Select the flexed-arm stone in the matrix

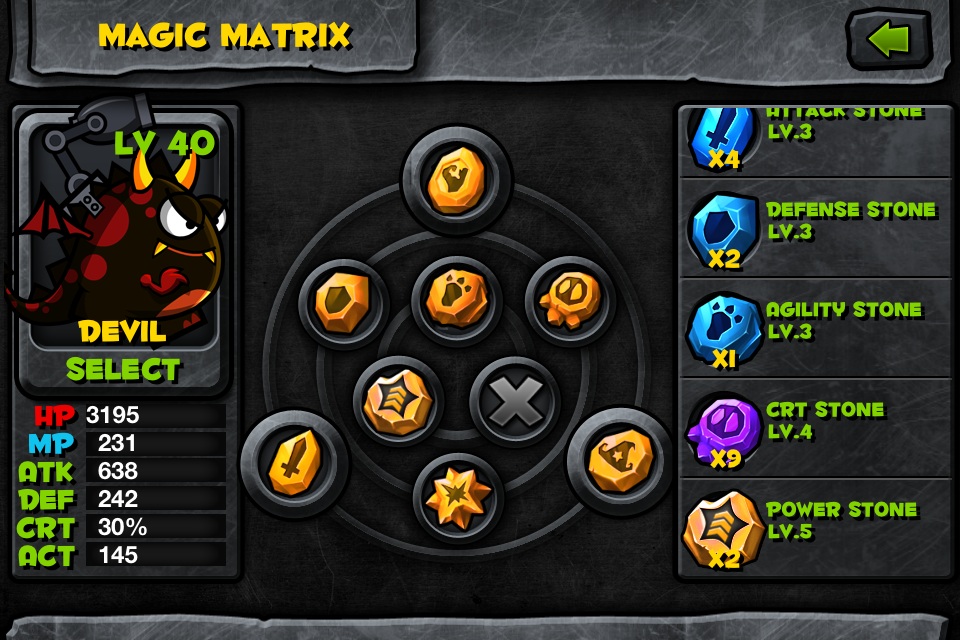pos(456,179)
